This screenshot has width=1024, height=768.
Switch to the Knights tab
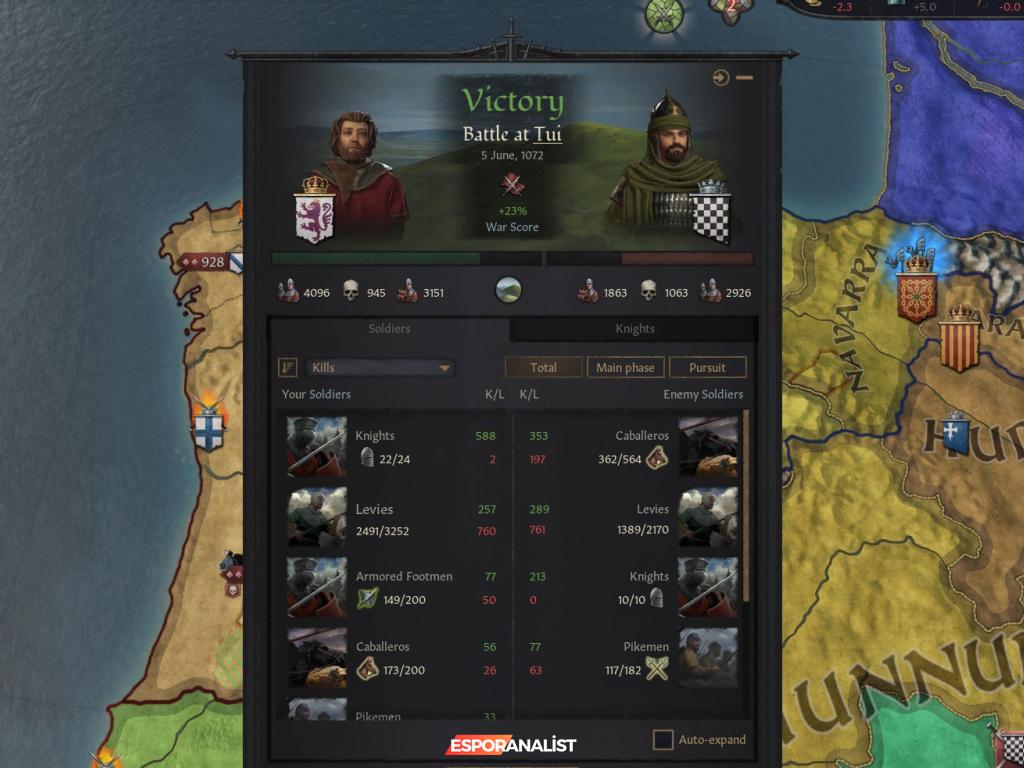(x=635, y=329)
